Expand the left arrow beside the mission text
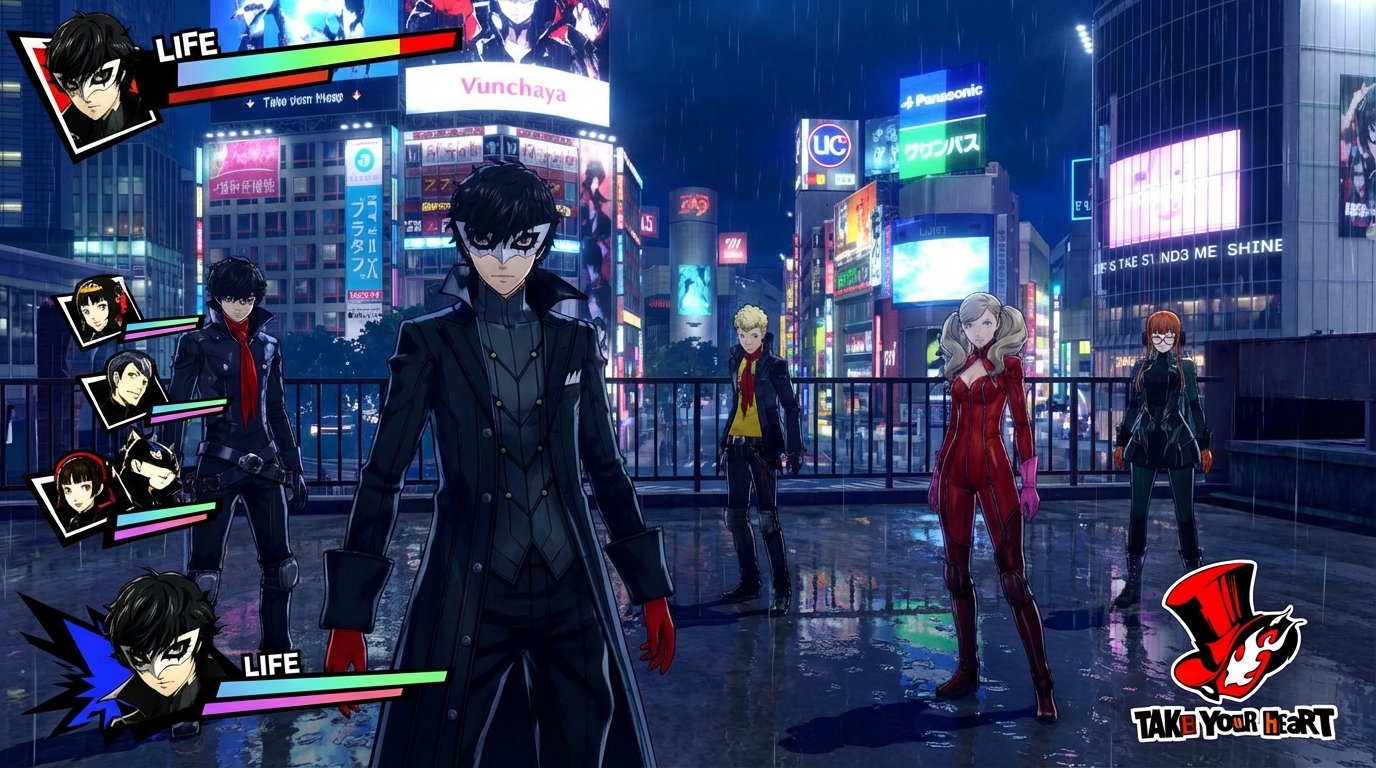This screenshot has height=768, width=1376. (250, 102)
